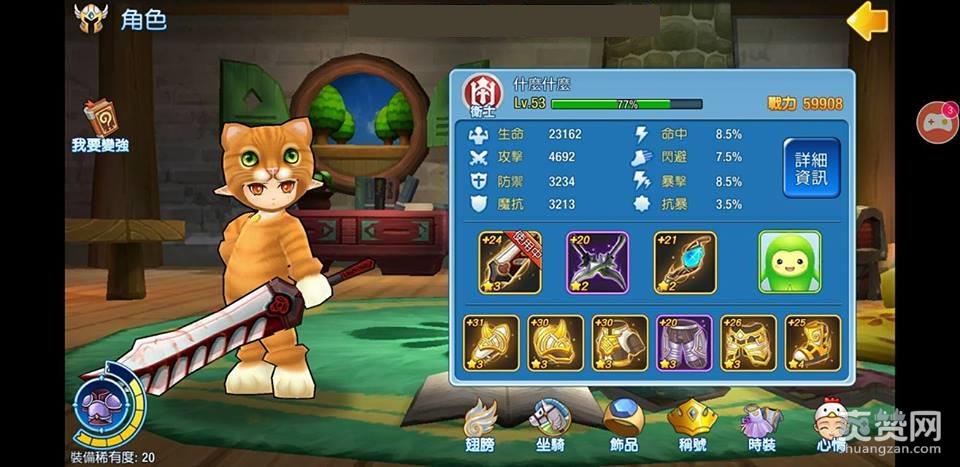Screen dimensions: 960x467
Task: Open the 坐騎 mount menu
Action: 549,426
